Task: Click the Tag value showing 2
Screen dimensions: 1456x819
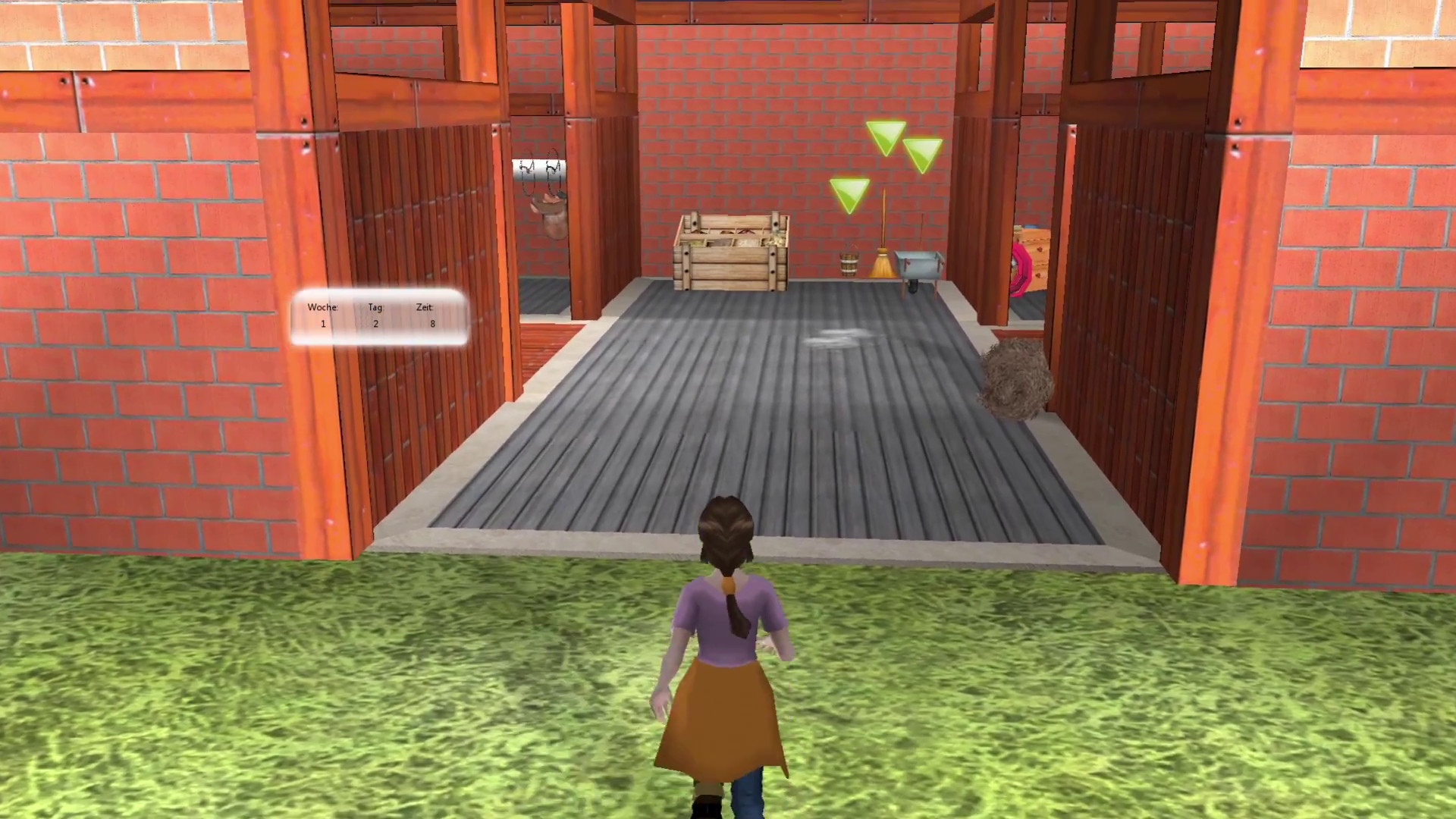Action: [375, 324]
